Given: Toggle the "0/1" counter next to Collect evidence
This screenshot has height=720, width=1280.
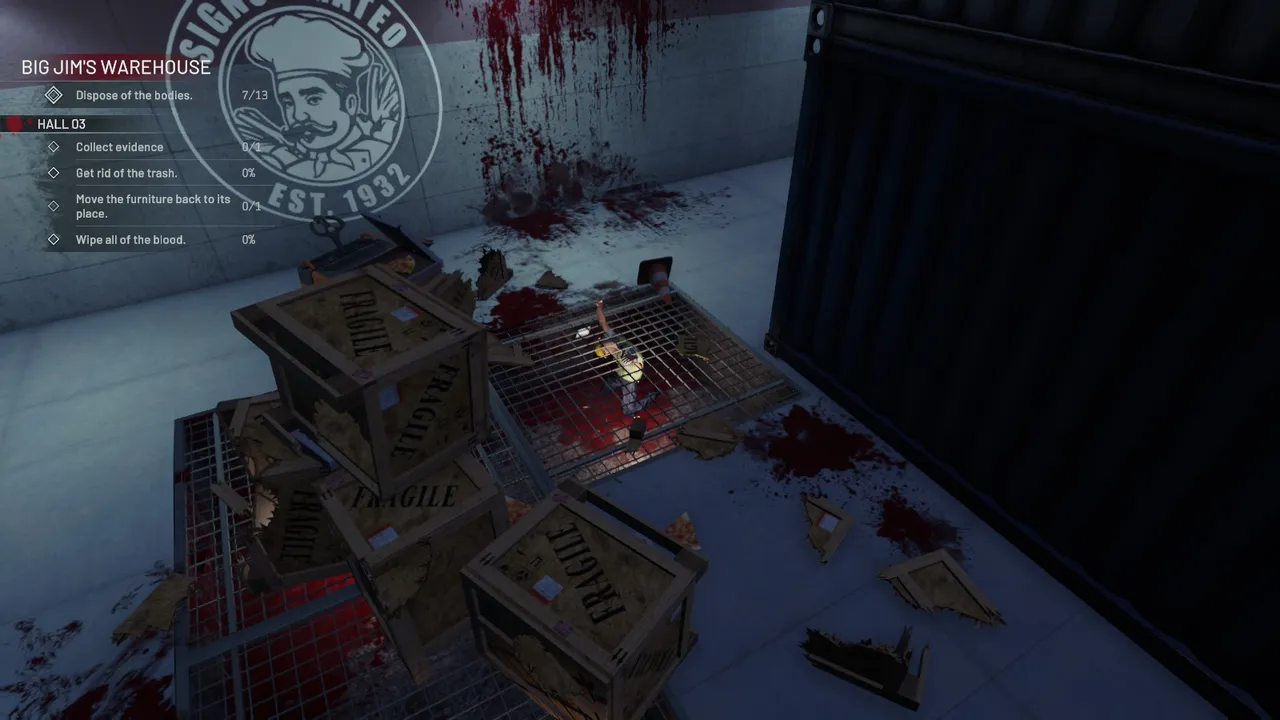Looking at the screenshot, I should click(x=251, y=146).
